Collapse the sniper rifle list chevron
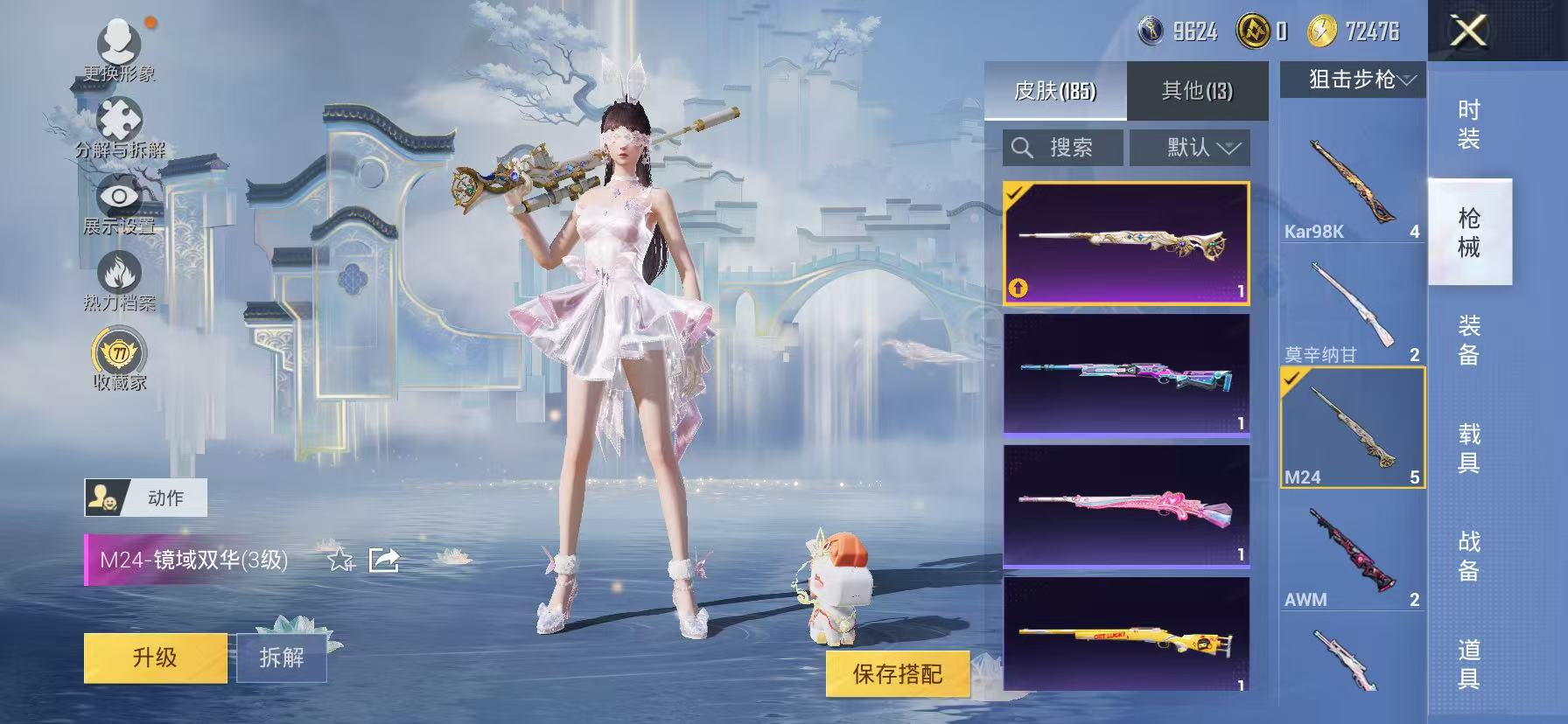The height and width of the screenshot is (724, 1568). click(1409, 79)
